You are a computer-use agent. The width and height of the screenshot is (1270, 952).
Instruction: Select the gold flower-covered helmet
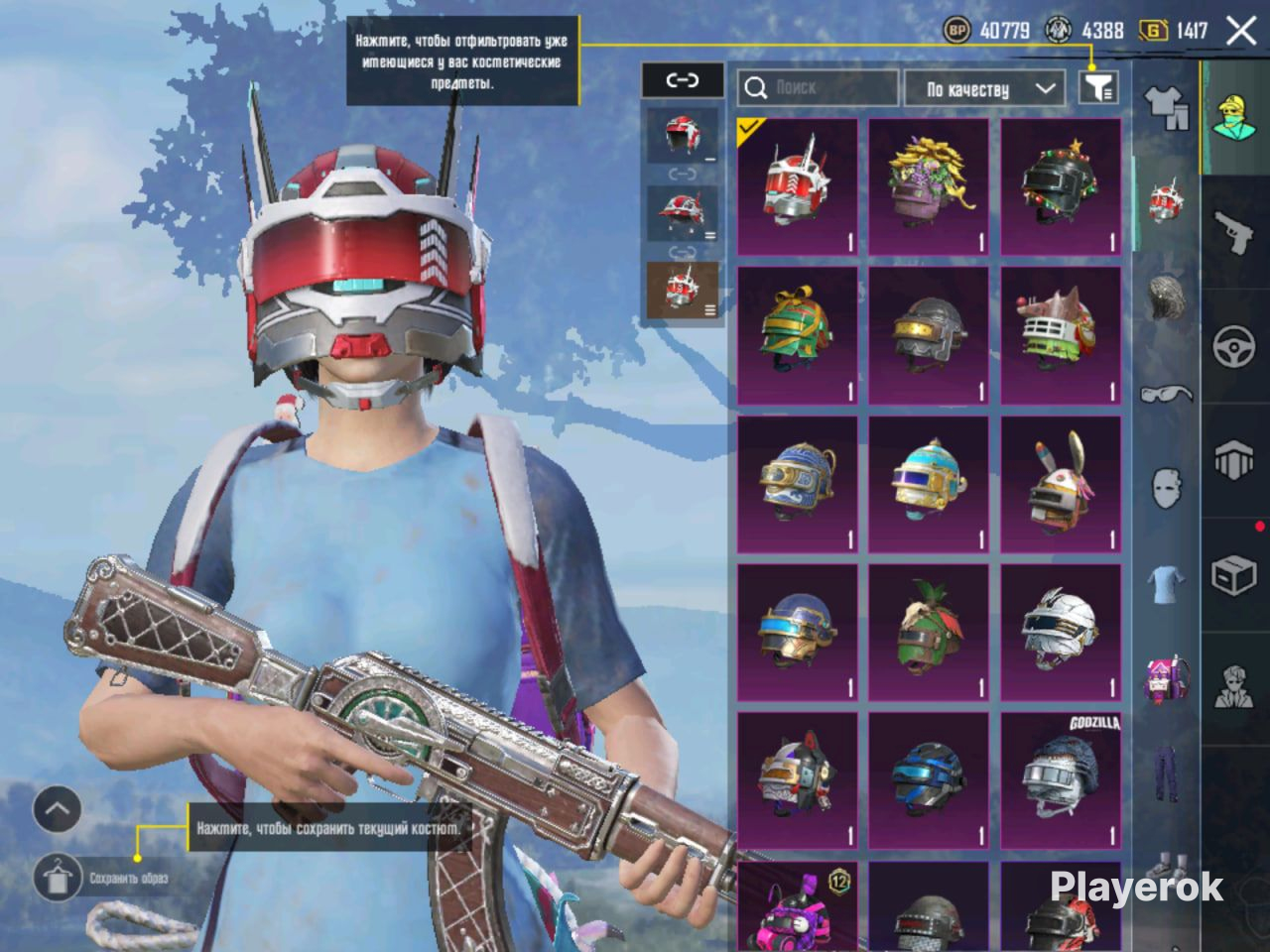(929, 187)
